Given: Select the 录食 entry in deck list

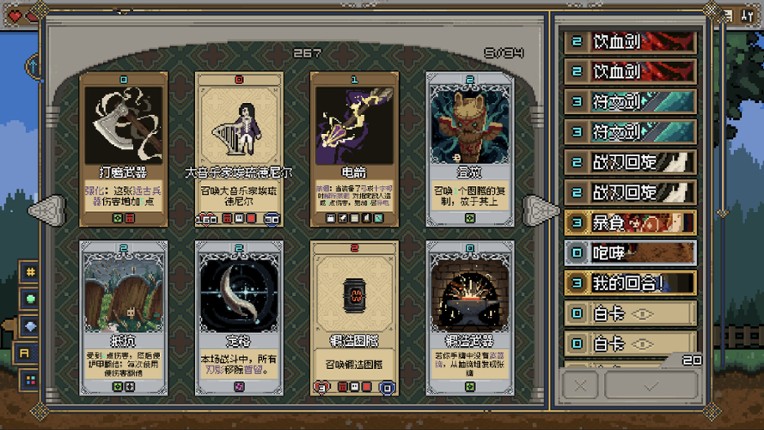Looking at the screenshot, I should [631, 221].
